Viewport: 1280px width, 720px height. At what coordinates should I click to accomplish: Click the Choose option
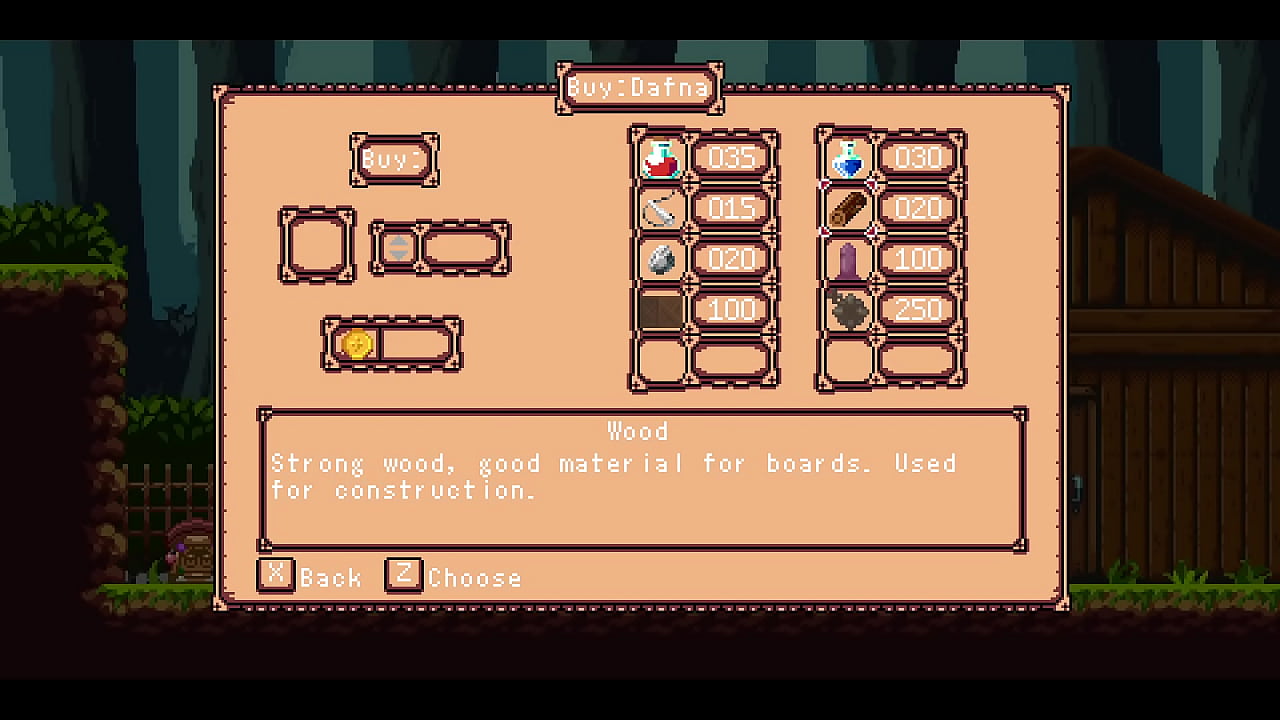[454, 577]
